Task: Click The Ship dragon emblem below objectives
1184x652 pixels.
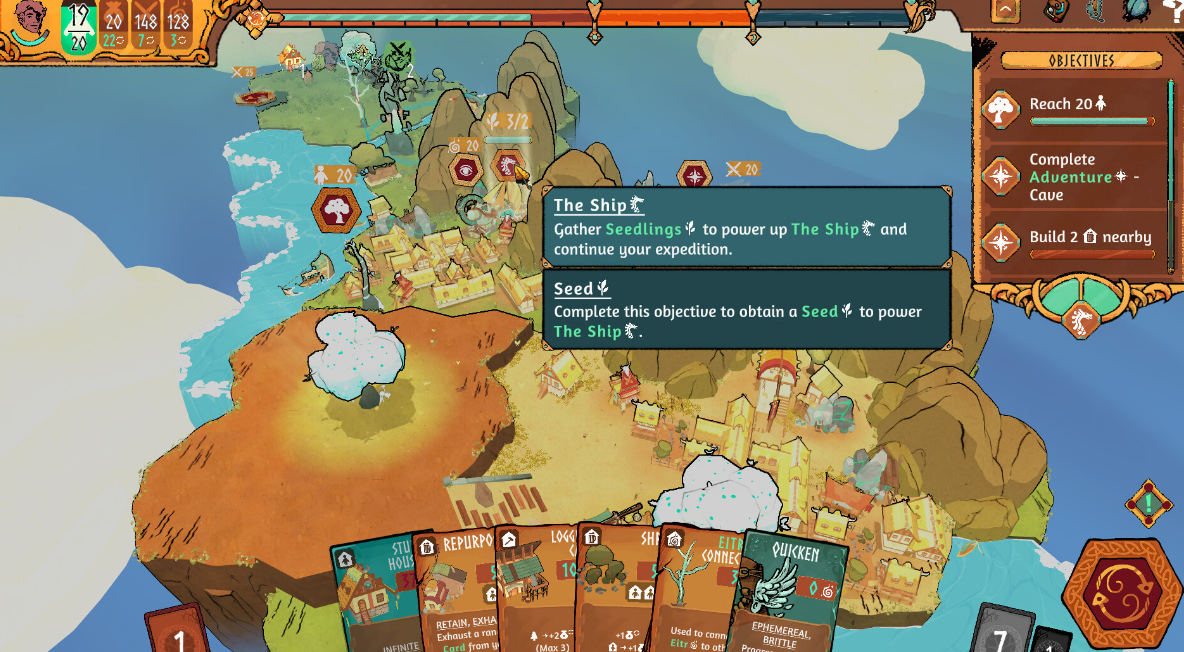Action: [x=1080, y=320]
